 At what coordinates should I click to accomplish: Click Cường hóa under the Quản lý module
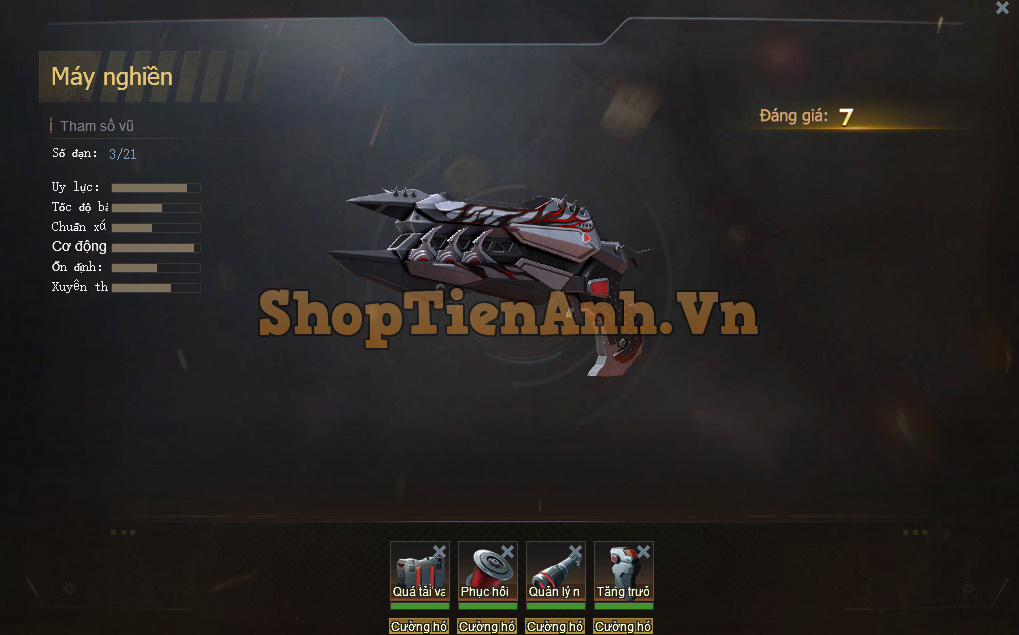(x=555, y=627)
